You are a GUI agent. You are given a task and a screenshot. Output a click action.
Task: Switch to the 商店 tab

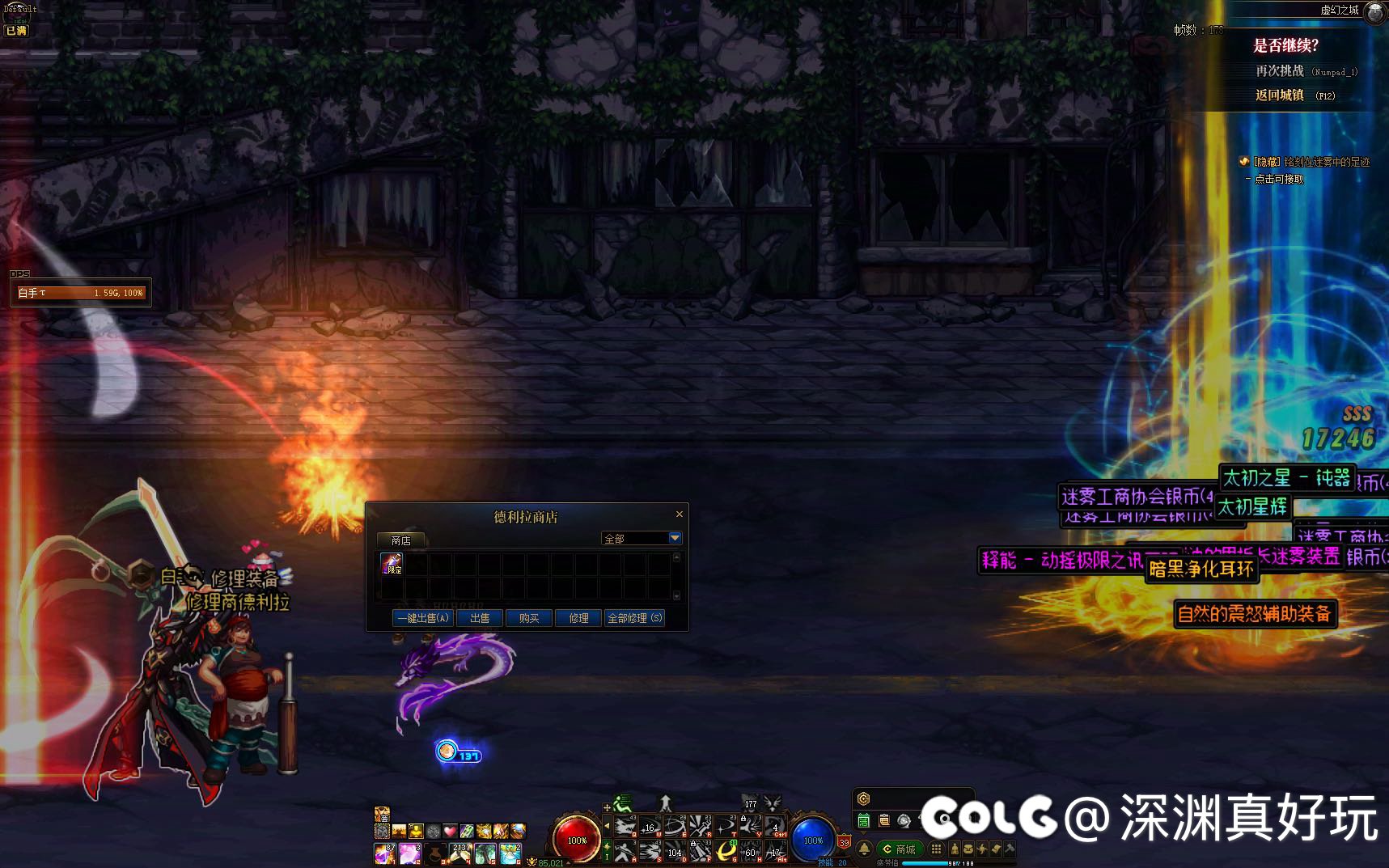point(400,540)
